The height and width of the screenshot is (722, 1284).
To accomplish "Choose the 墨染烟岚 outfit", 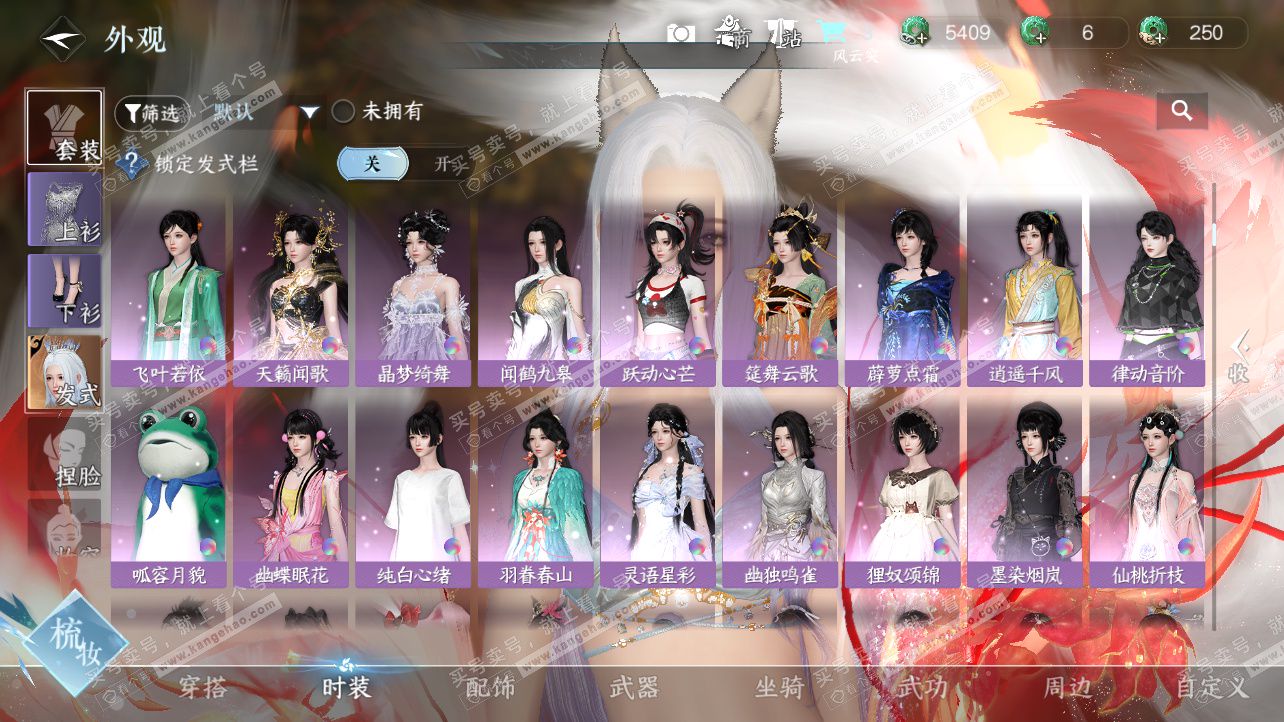I will pos(1024,490).
